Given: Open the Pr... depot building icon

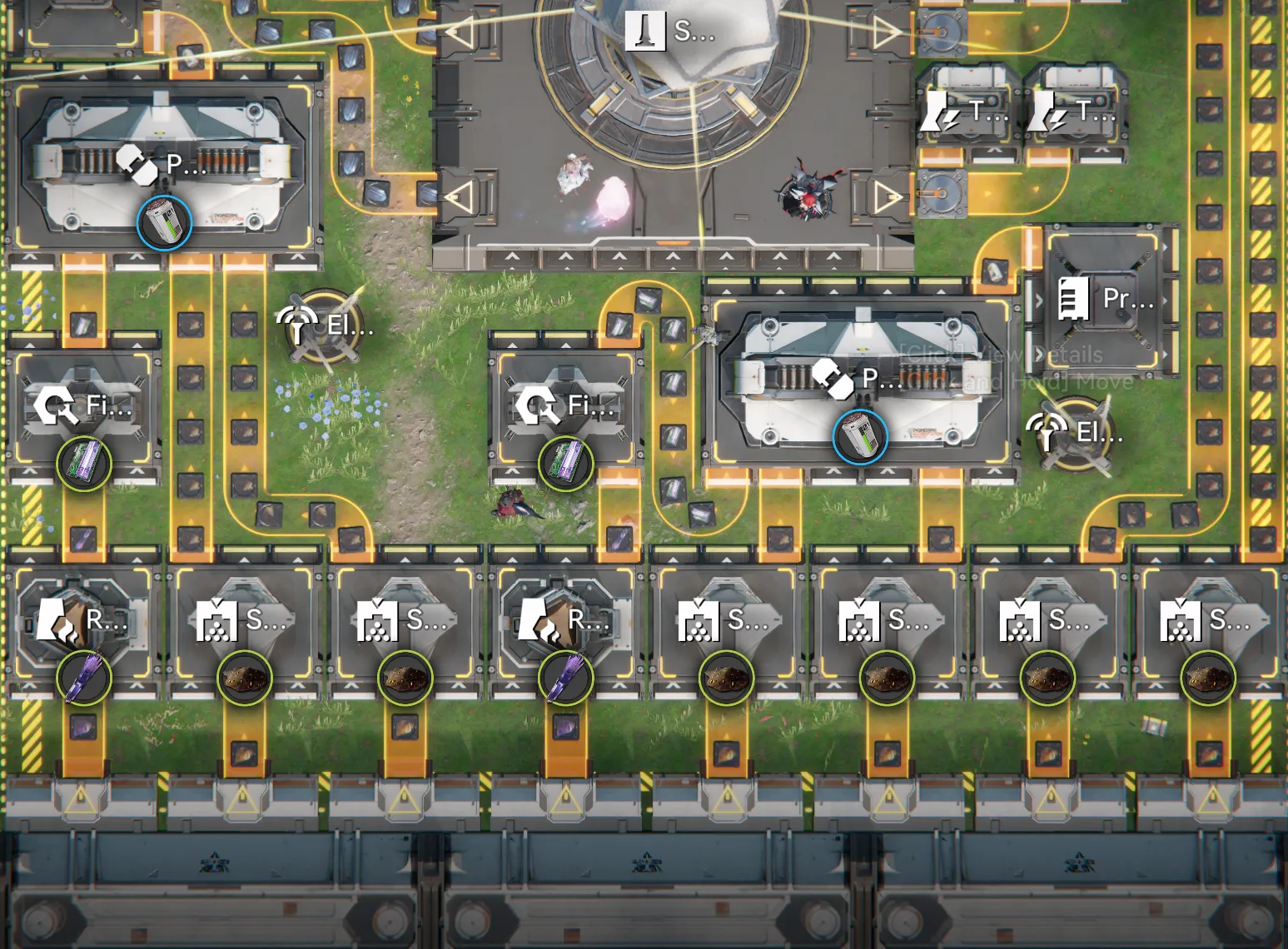Looking at the screenshot, I should pos(1072,298).
